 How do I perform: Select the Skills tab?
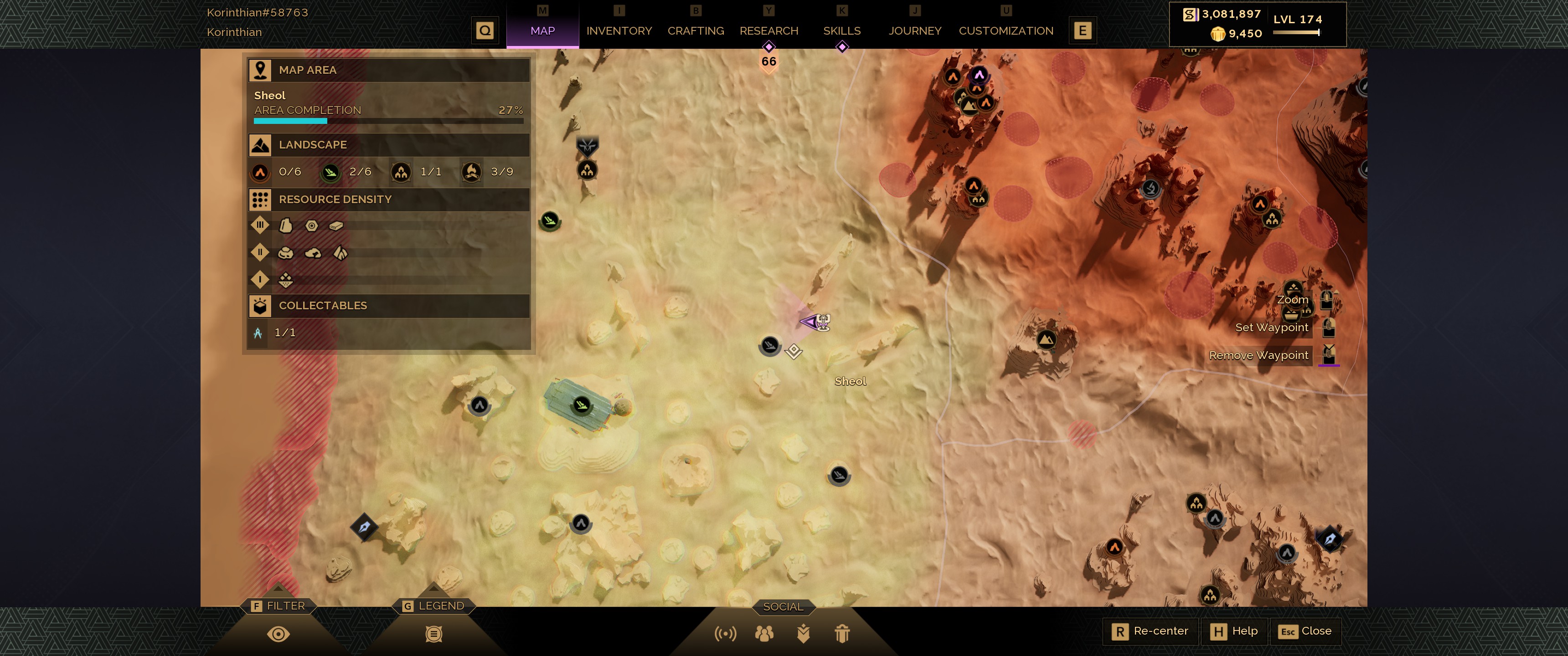[x=841, y=31]
